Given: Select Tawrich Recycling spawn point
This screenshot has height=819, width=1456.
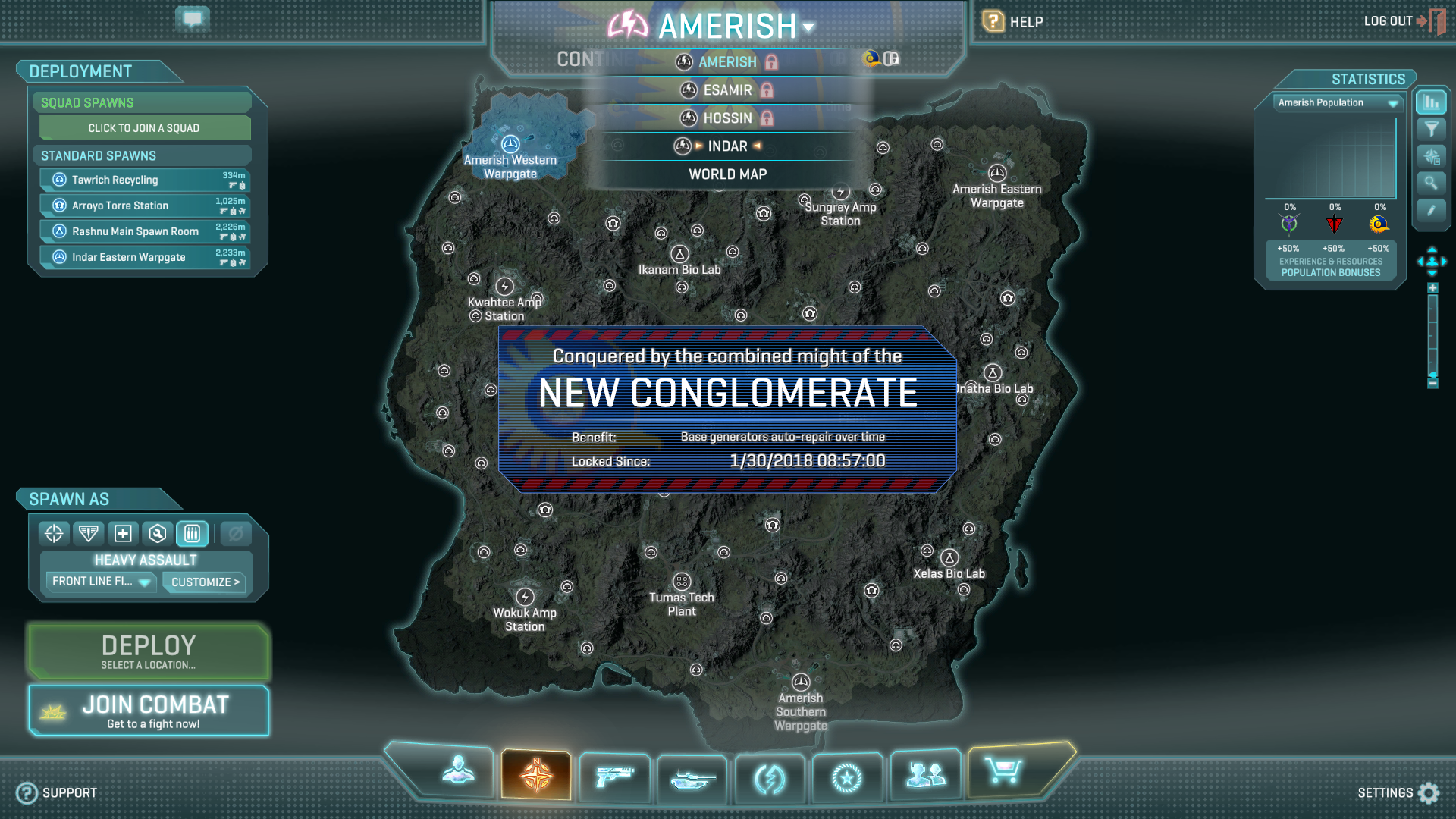Looking at the screenshot, I should [x=144, y=180].
